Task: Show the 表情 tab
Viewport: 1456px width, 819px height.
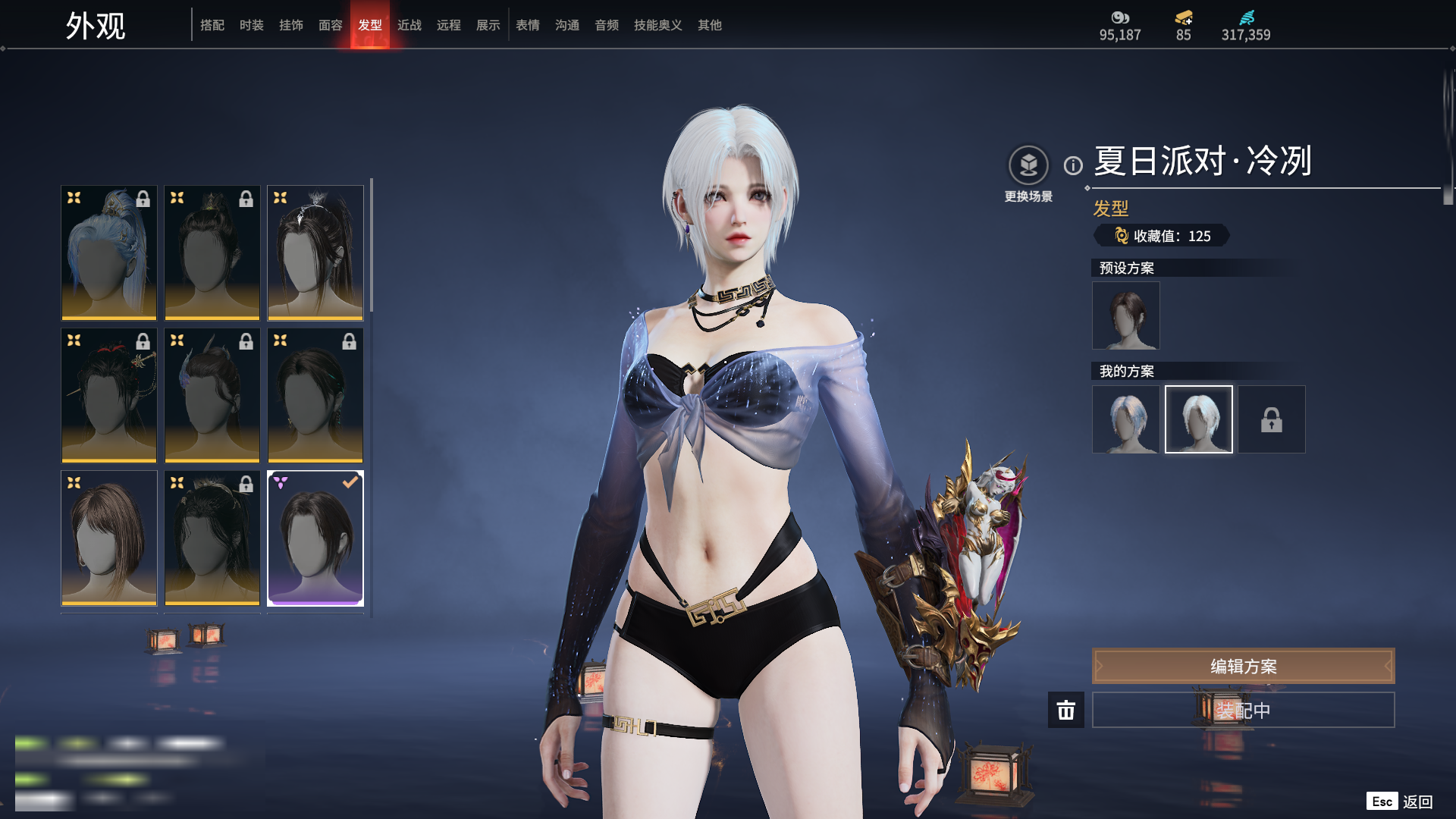Action: (528, 25)
